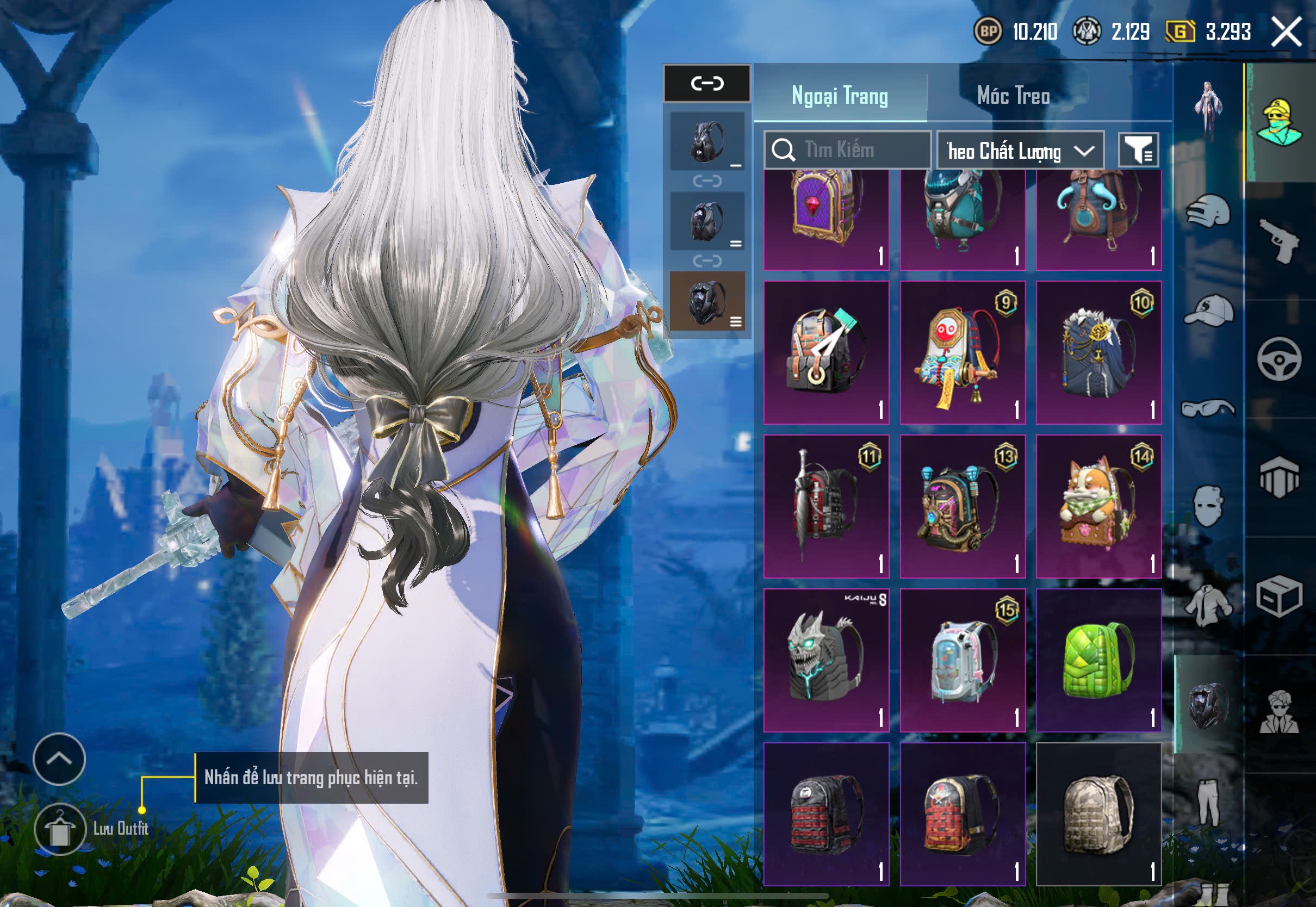Save current look with Lưu Outfit

tap(60, 829)
